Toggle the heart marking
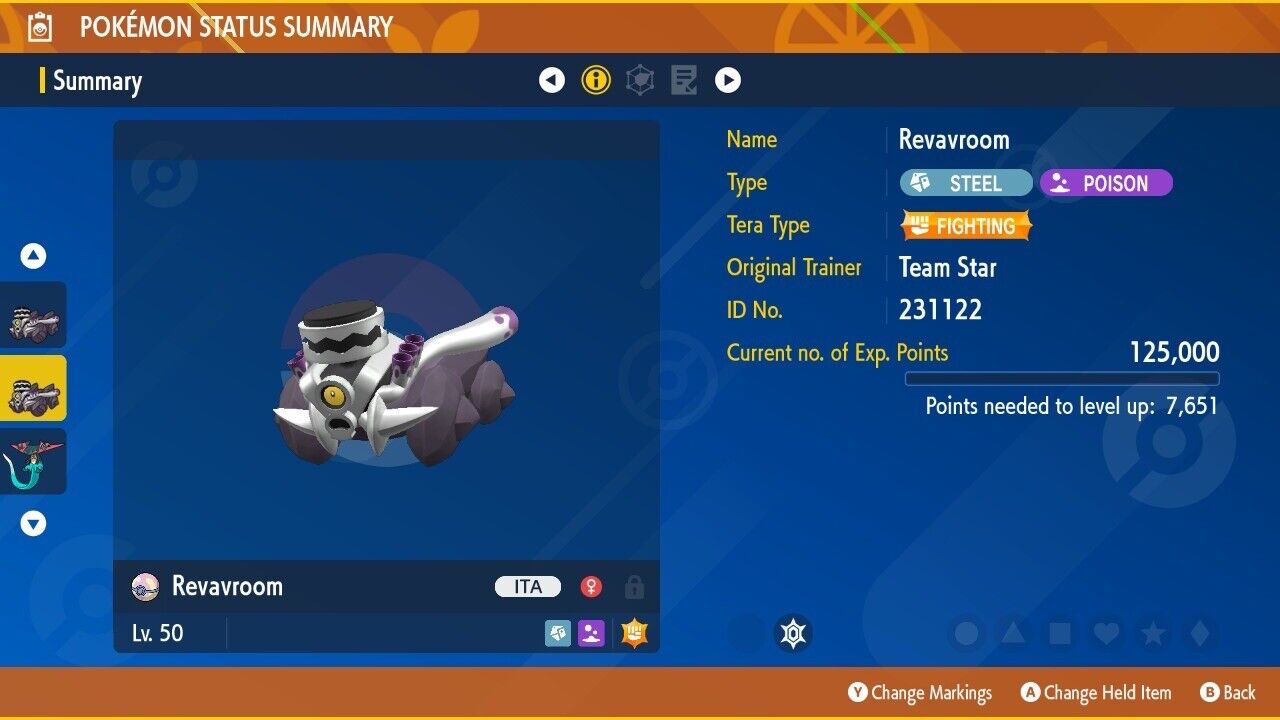Viewport: 1280px width, 720px height. click(x=1105, y=633)
